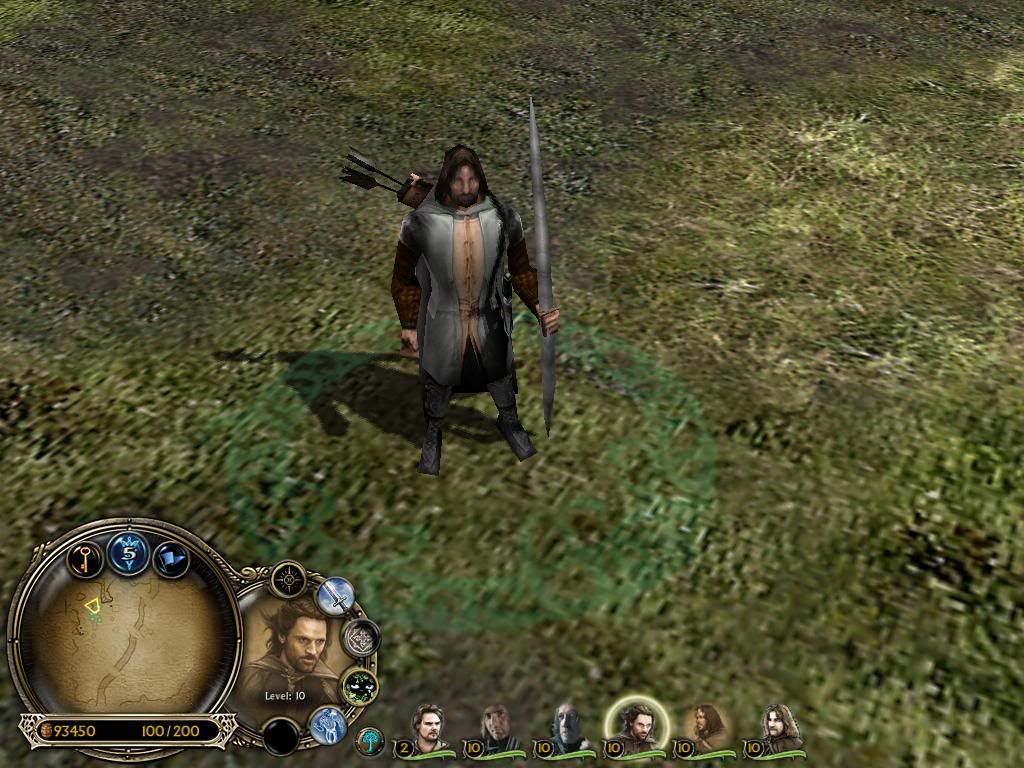Click the compass star icon above the portrait
The width and height of the screenshot is (1024, 768).
[x=288, y=579]
